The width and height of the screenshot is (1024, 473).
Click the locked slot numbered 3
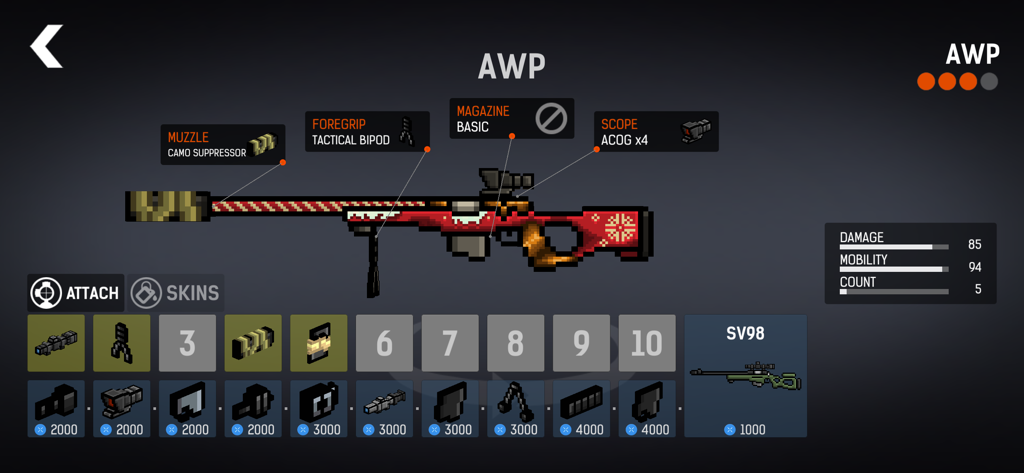[187, 343]
